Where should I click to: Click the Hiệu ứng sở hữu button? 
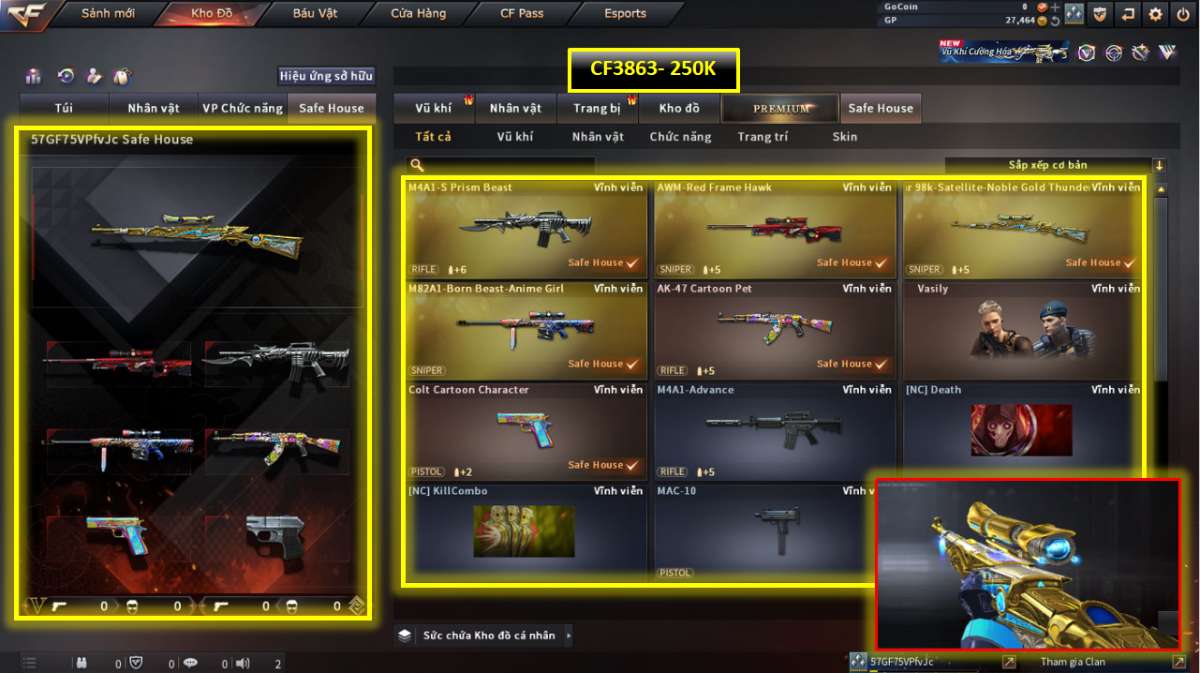click(x=326, y=76)
